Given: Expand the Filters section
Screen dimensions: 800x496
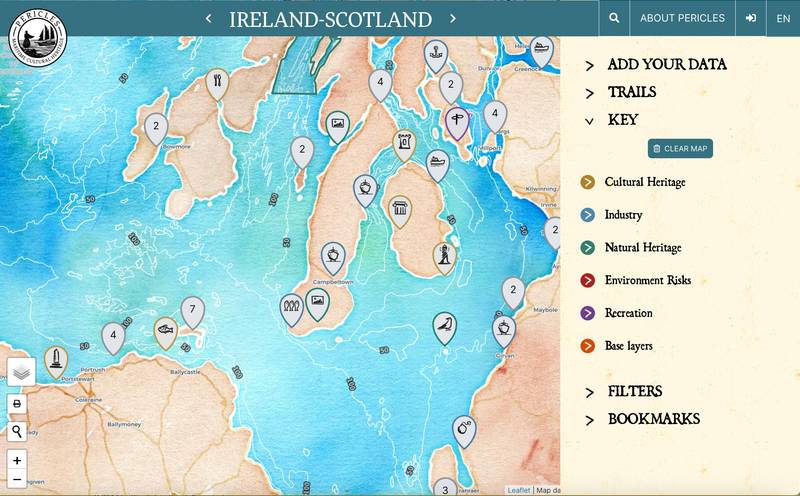Looking at the screenshot, I should click(x=634, y=391).
